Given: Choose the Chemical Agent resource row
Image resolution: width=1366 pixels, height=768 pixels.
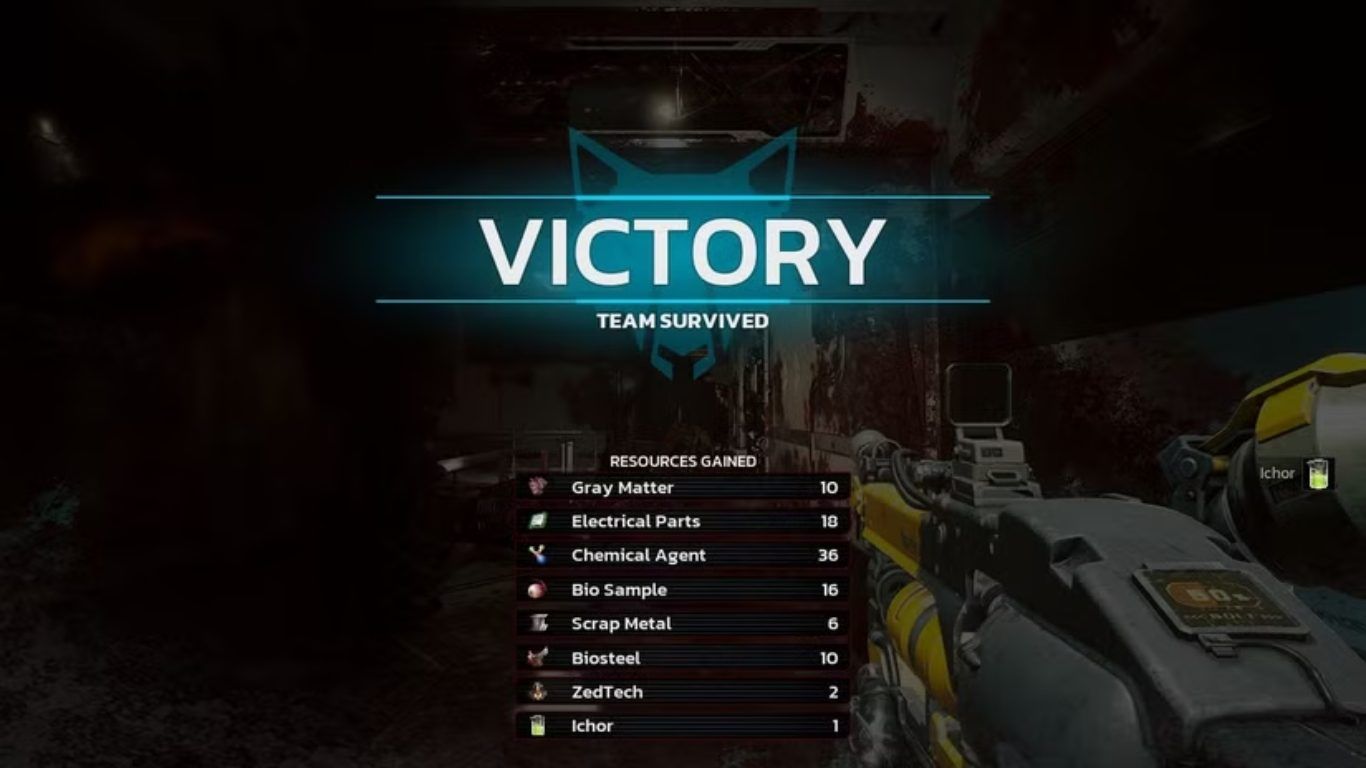Looking at the screenshot, I should (x=683, y=556).
